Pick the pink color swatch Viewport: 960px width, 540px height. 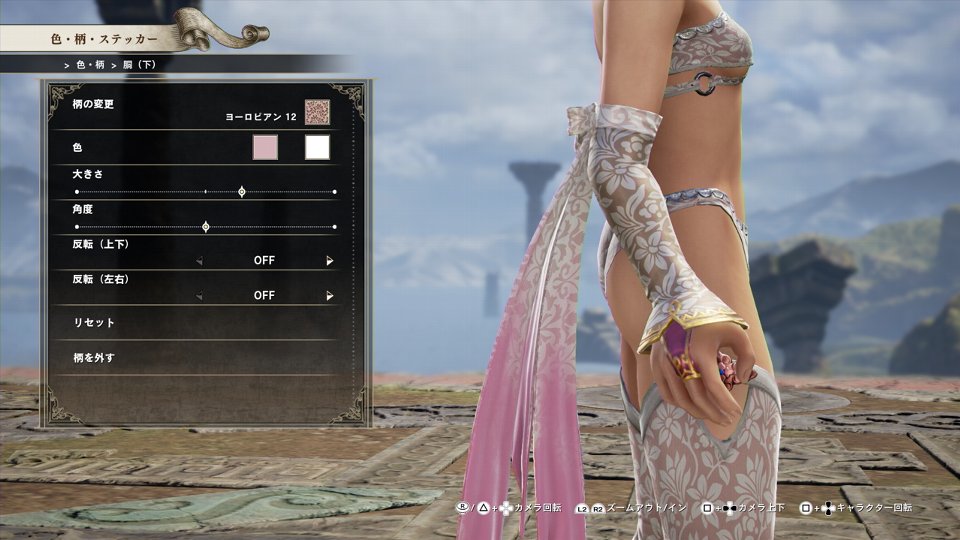pyautogui.click(x=265, y=148)
